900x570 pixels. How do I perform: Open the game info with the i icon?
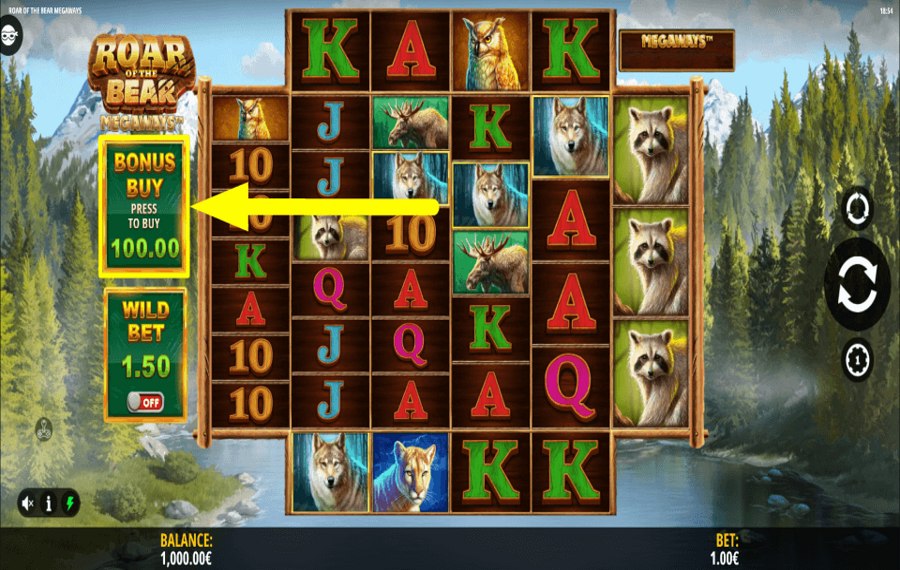(47, 503)
